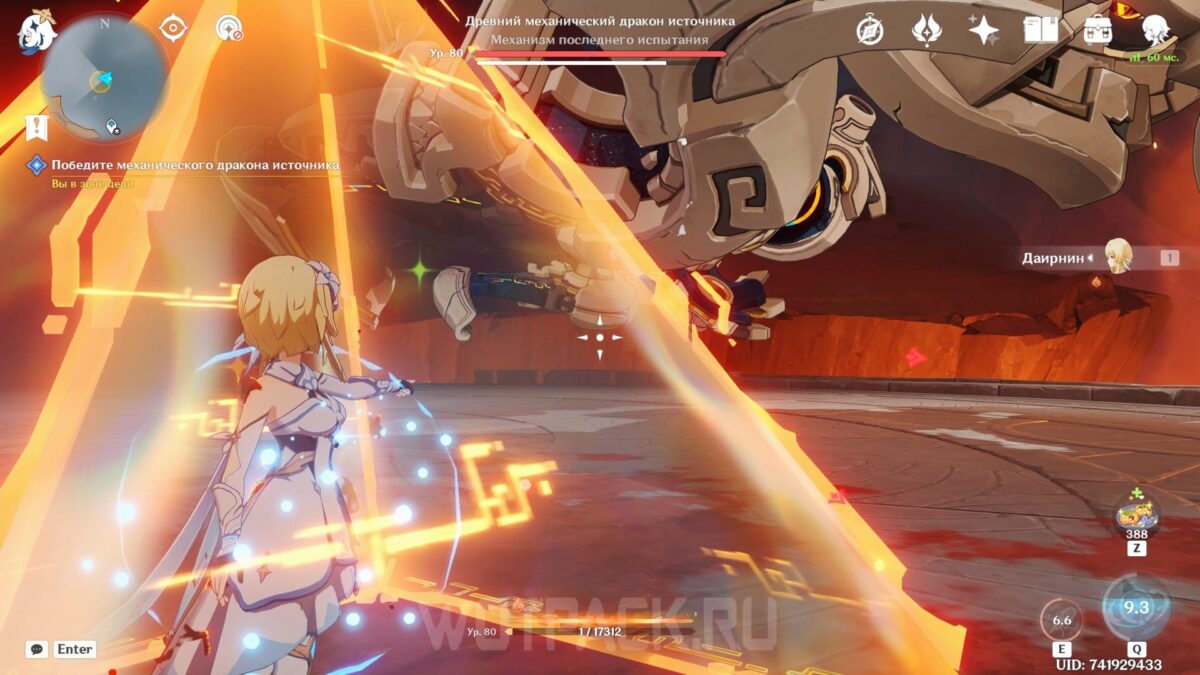This screenshot has height=675, width=1200.
Task: Open the character screen icon
Action: tap(1156, 30)
